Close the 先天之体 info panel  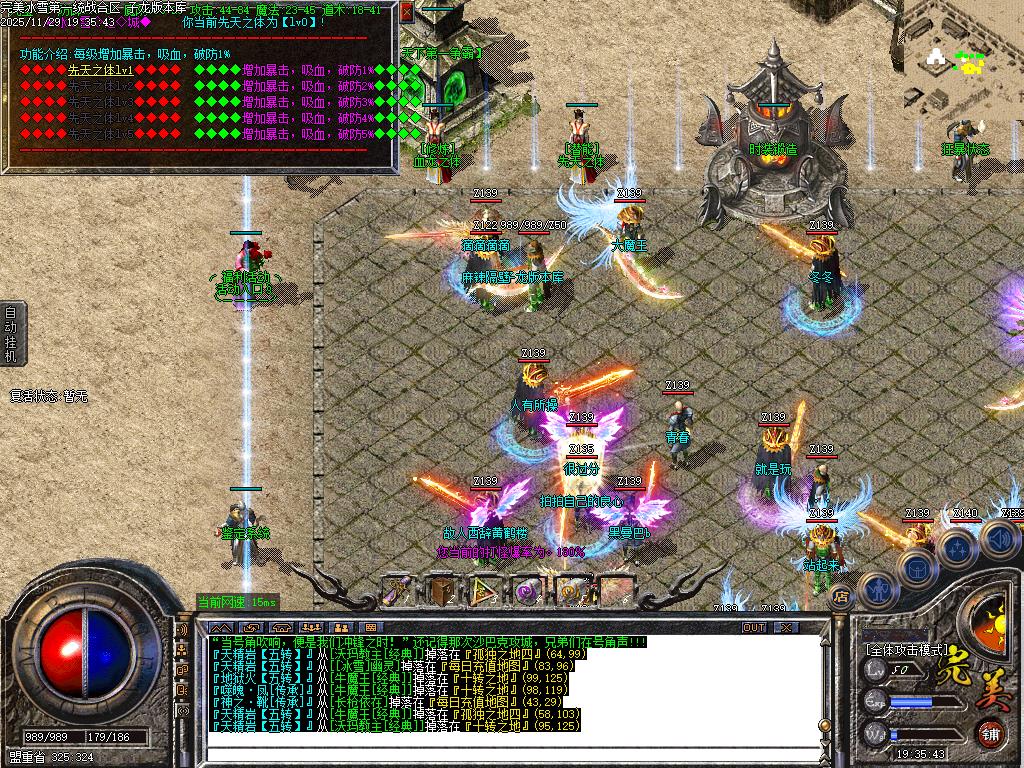pos(406,12)
